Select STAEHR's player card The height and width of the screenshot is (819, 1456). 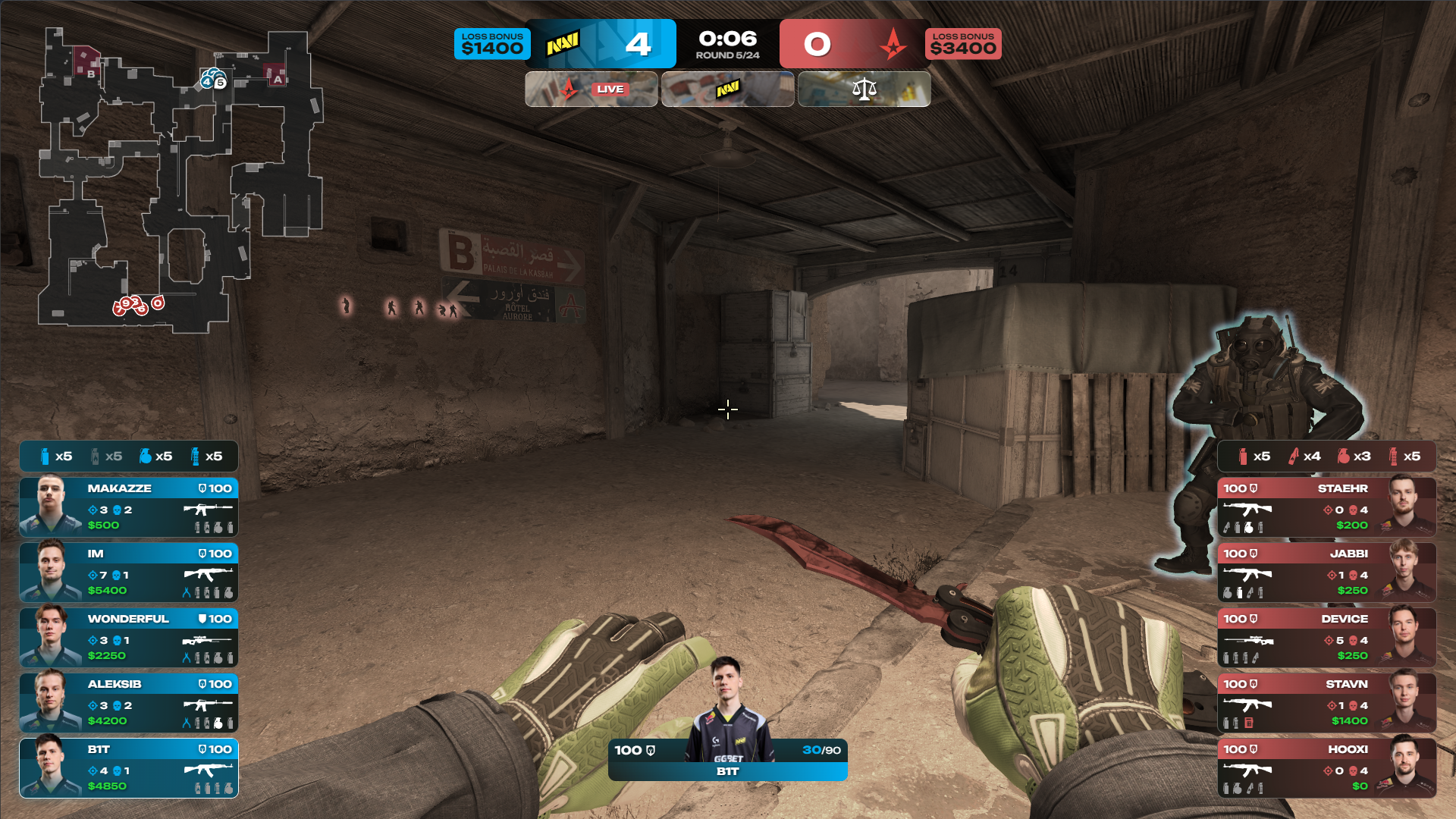tap(1326, 507)
